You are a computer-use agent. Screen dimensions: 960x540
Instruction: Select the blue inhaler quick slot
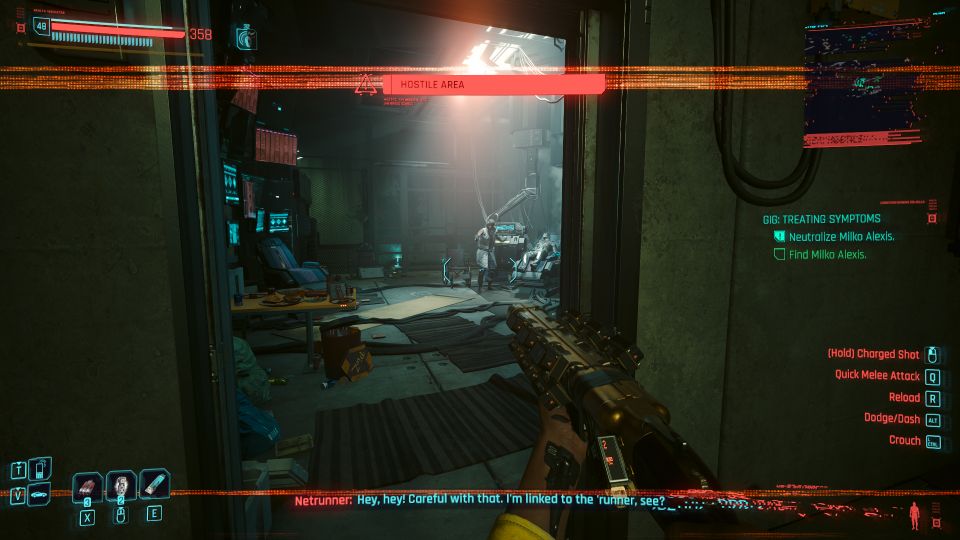tap(154, 485)
